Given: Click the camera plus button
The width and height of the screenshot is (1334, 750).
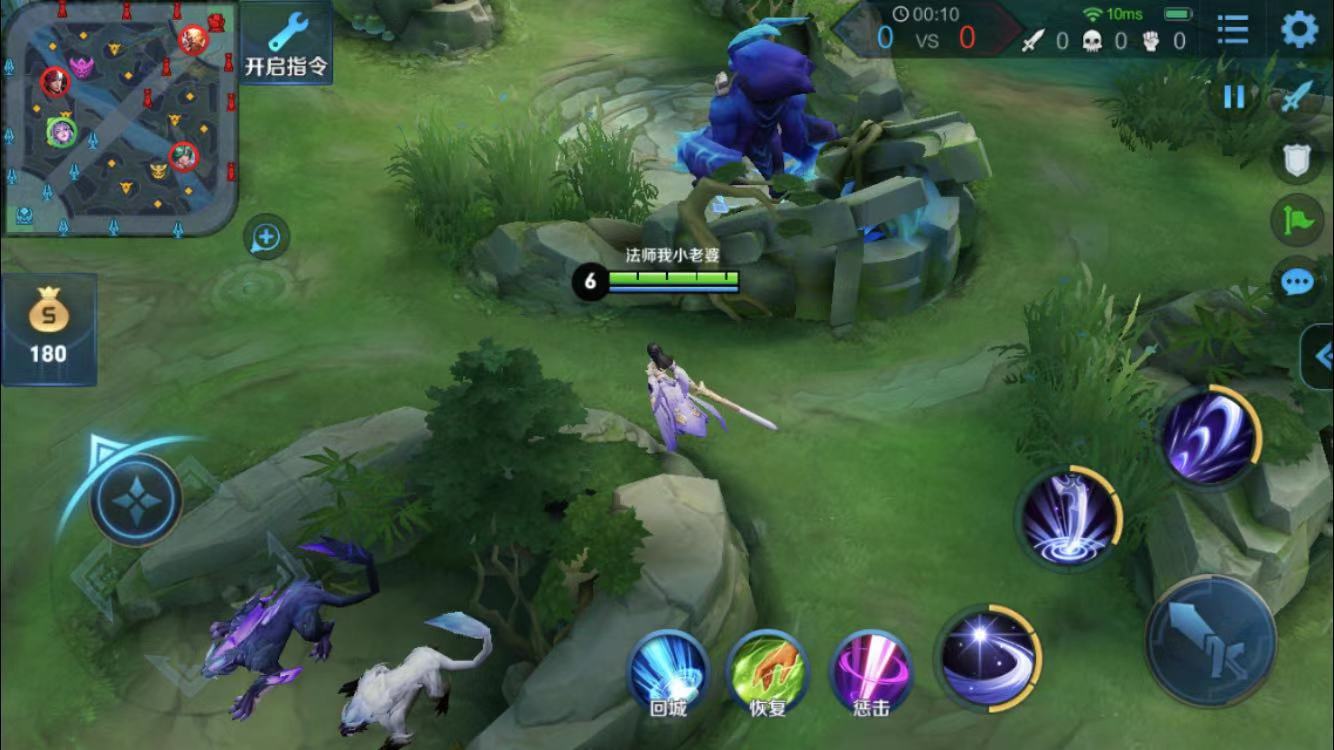Looking at the screenshot, I should coord(266,238).
